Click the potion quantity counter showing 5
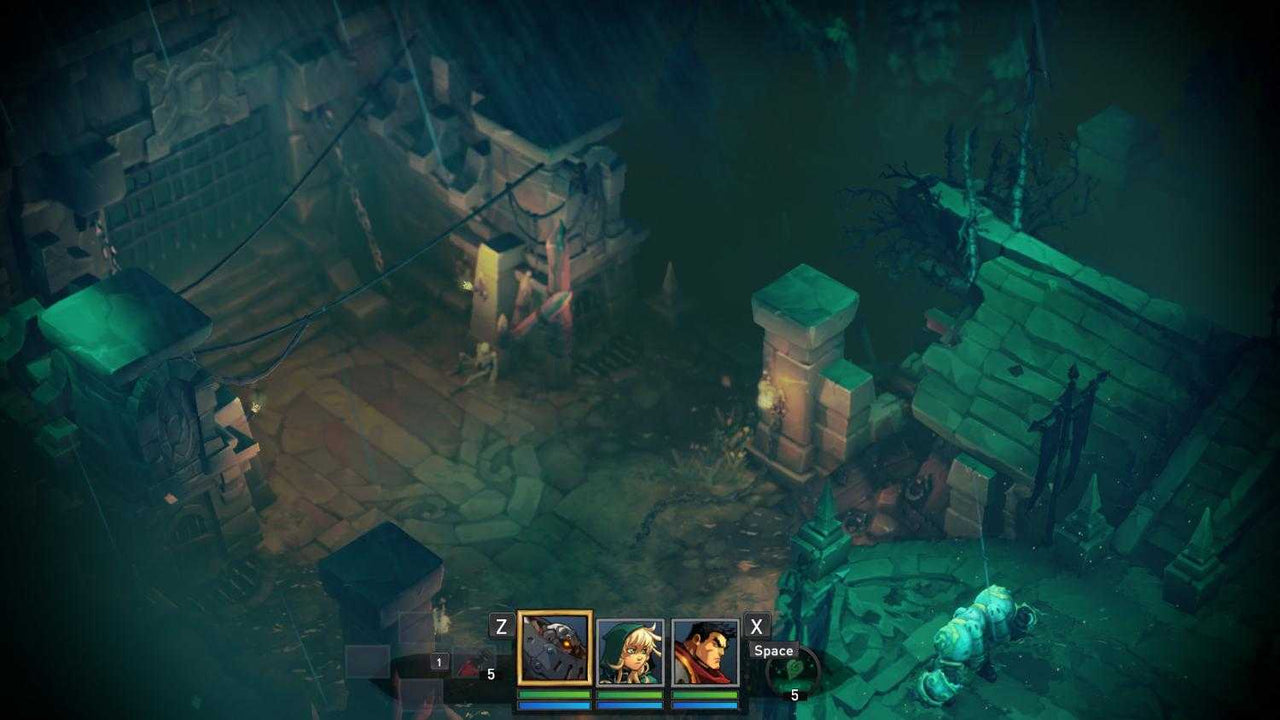This screenshot has width=1280, height=720. point(491,674)
